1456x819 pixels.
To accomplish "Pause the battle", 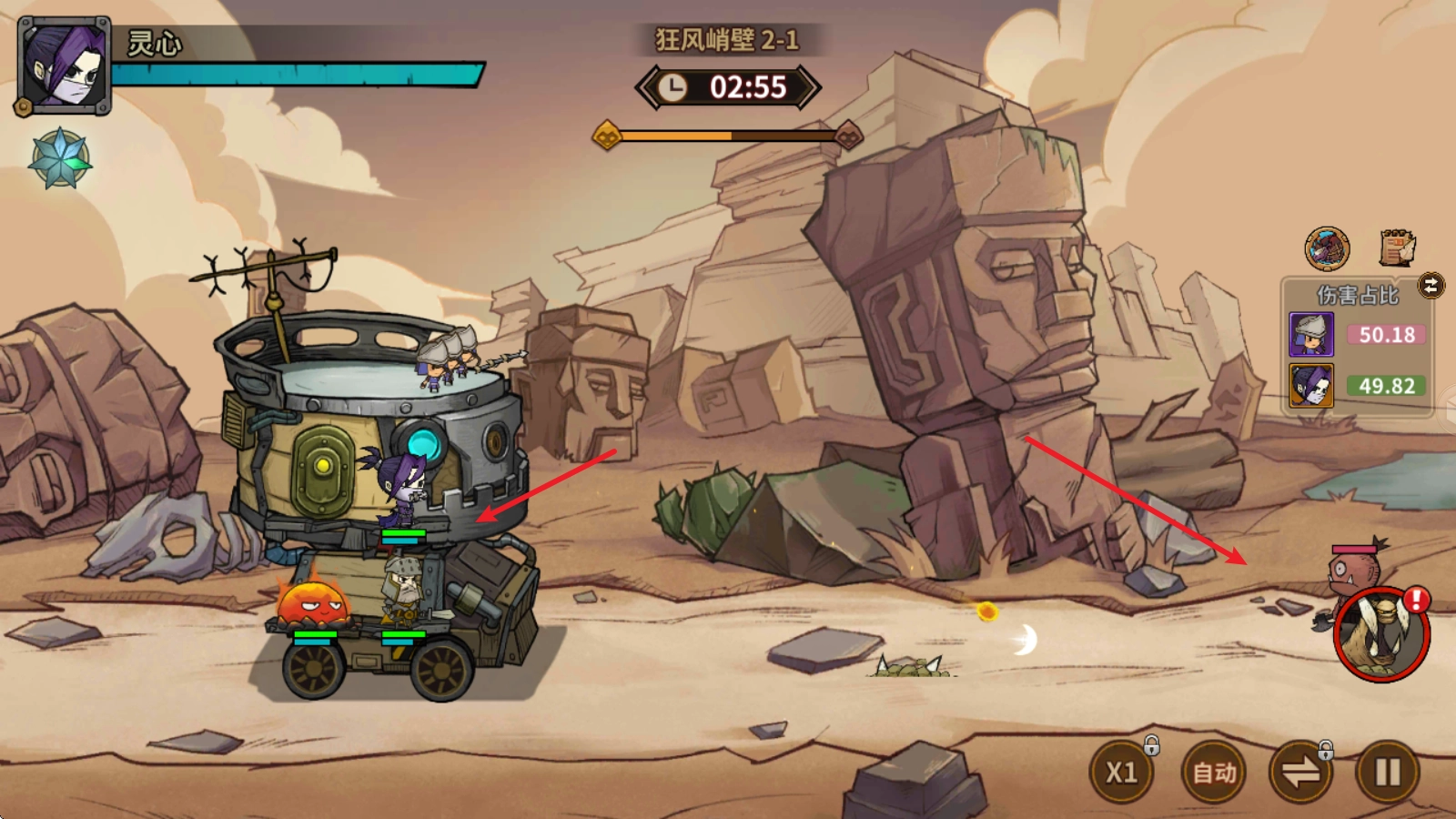I will (x=1387, y=773).
